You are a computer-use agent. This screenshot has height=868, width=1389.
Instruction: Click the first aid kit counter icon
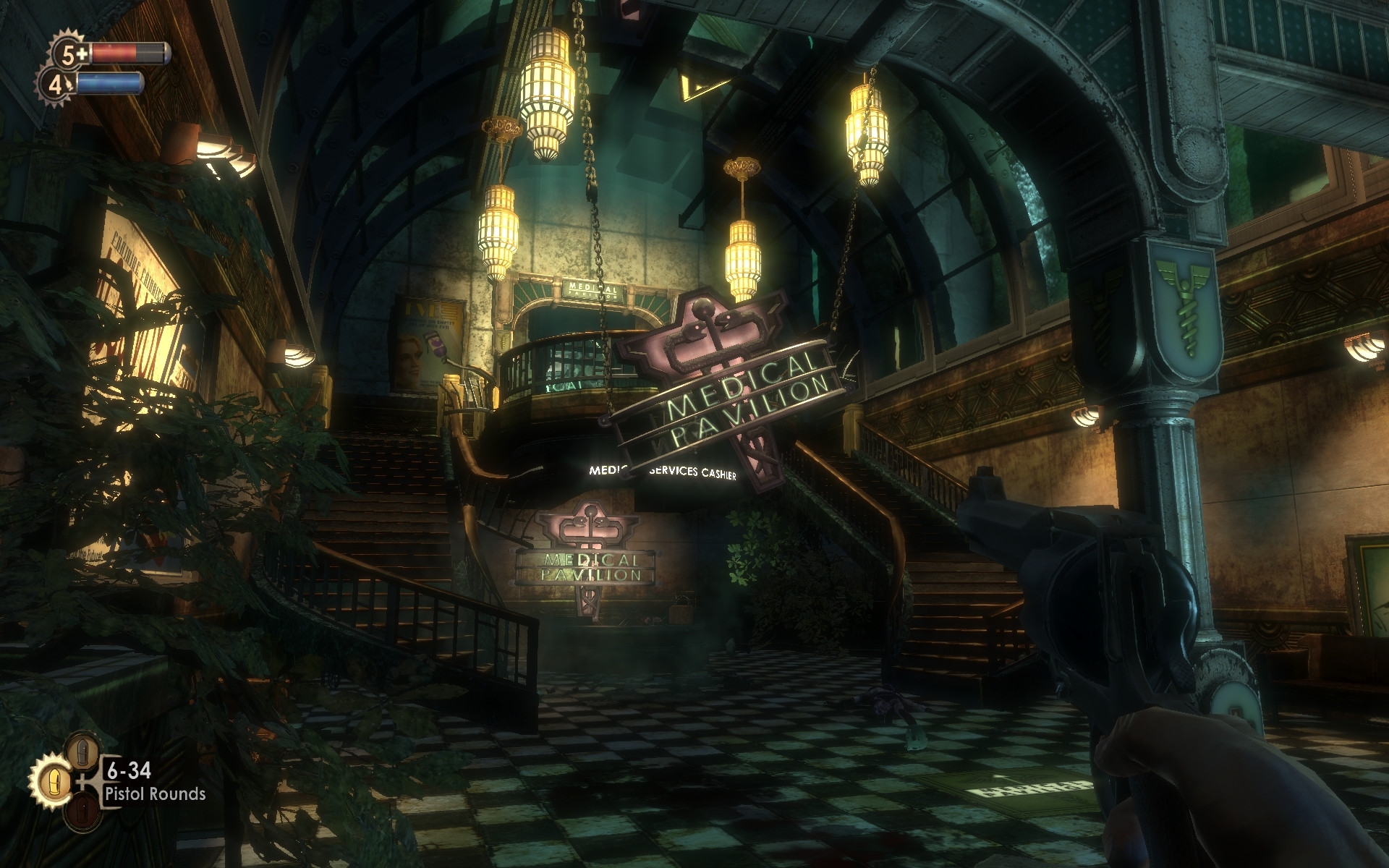[72, 53]
